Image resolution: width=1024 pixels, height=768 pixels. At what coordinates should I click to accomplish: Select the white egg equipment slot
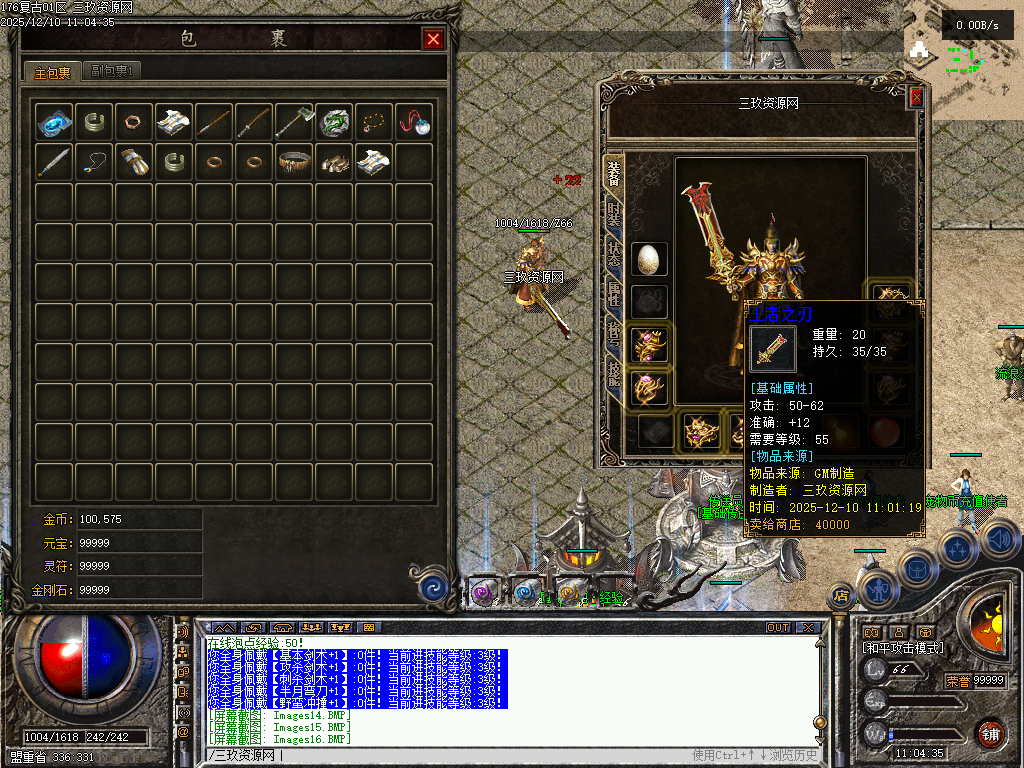pos(650,258)
